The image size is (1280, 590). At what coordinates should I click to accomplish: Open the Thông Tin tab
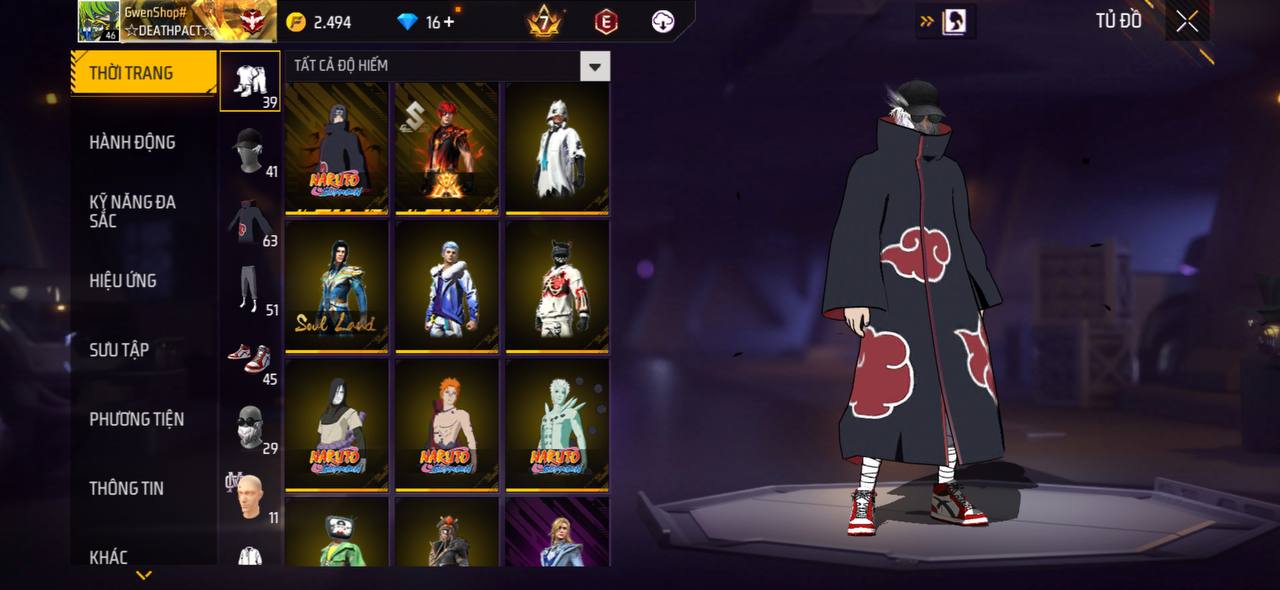(143, 488)
